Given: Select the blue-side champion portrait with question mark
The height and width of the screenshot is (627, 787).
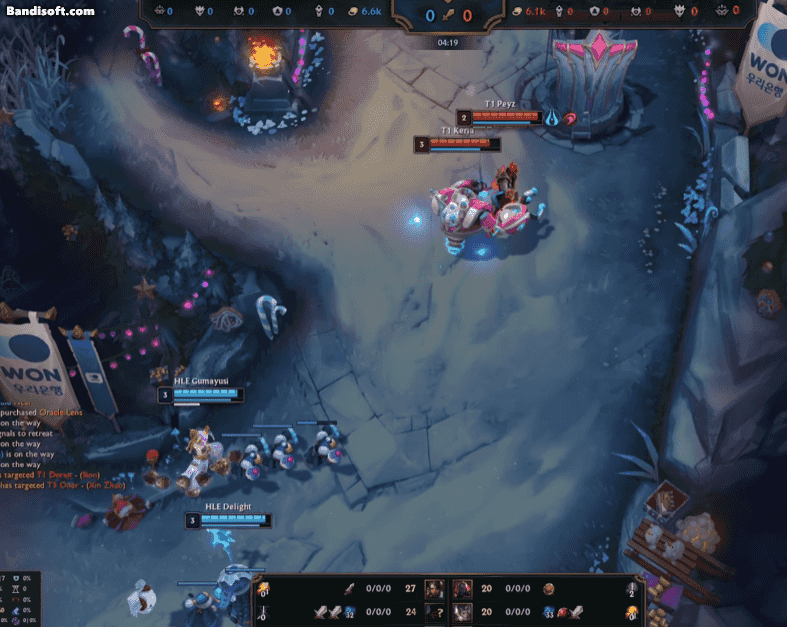Looking at the screenshot, I should pyautogui.click(x=436, y=611).
